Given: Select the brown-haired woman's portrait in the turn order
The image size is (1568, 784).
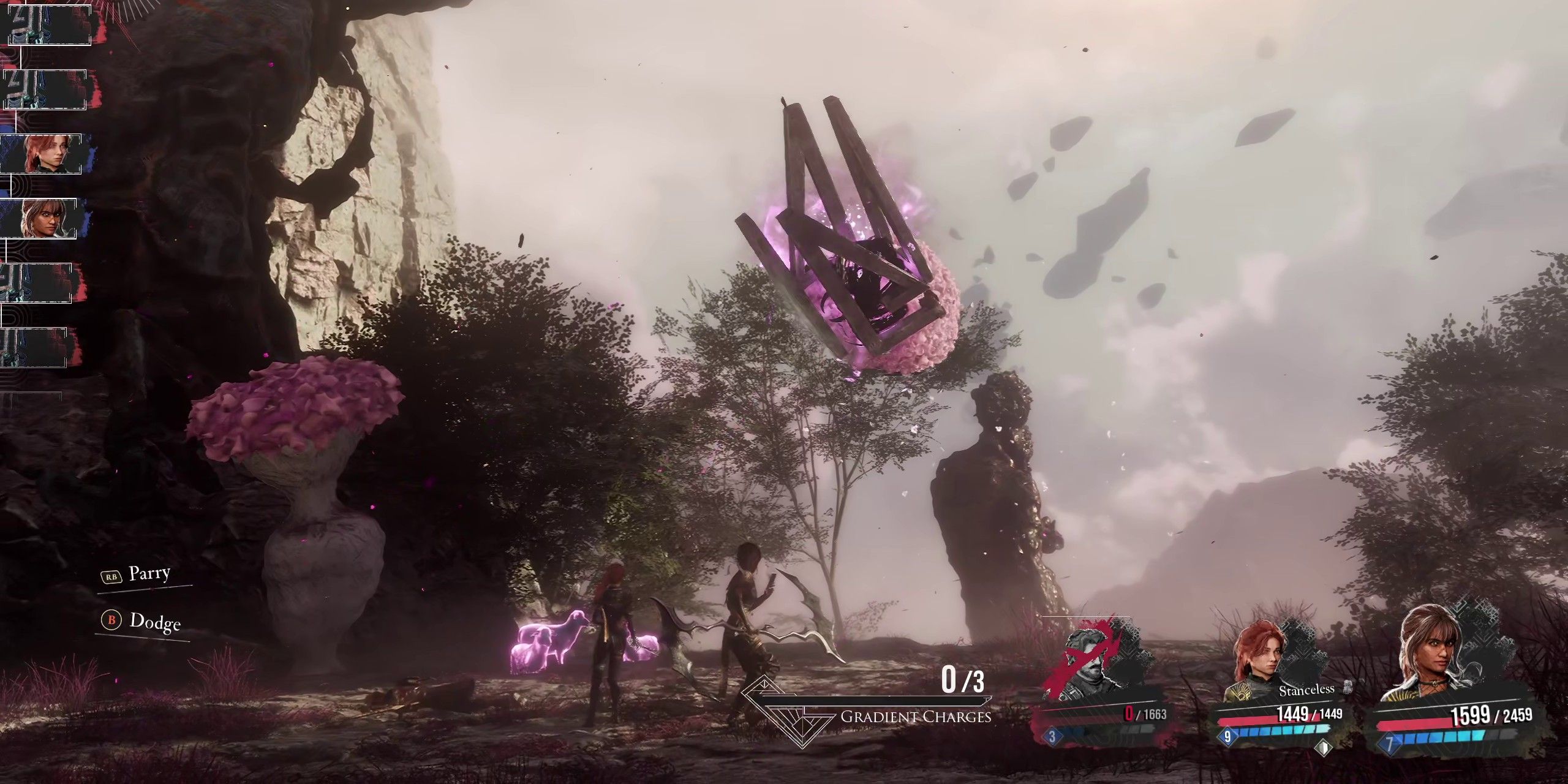Looking at the screenshot, I should pos(40,219).
